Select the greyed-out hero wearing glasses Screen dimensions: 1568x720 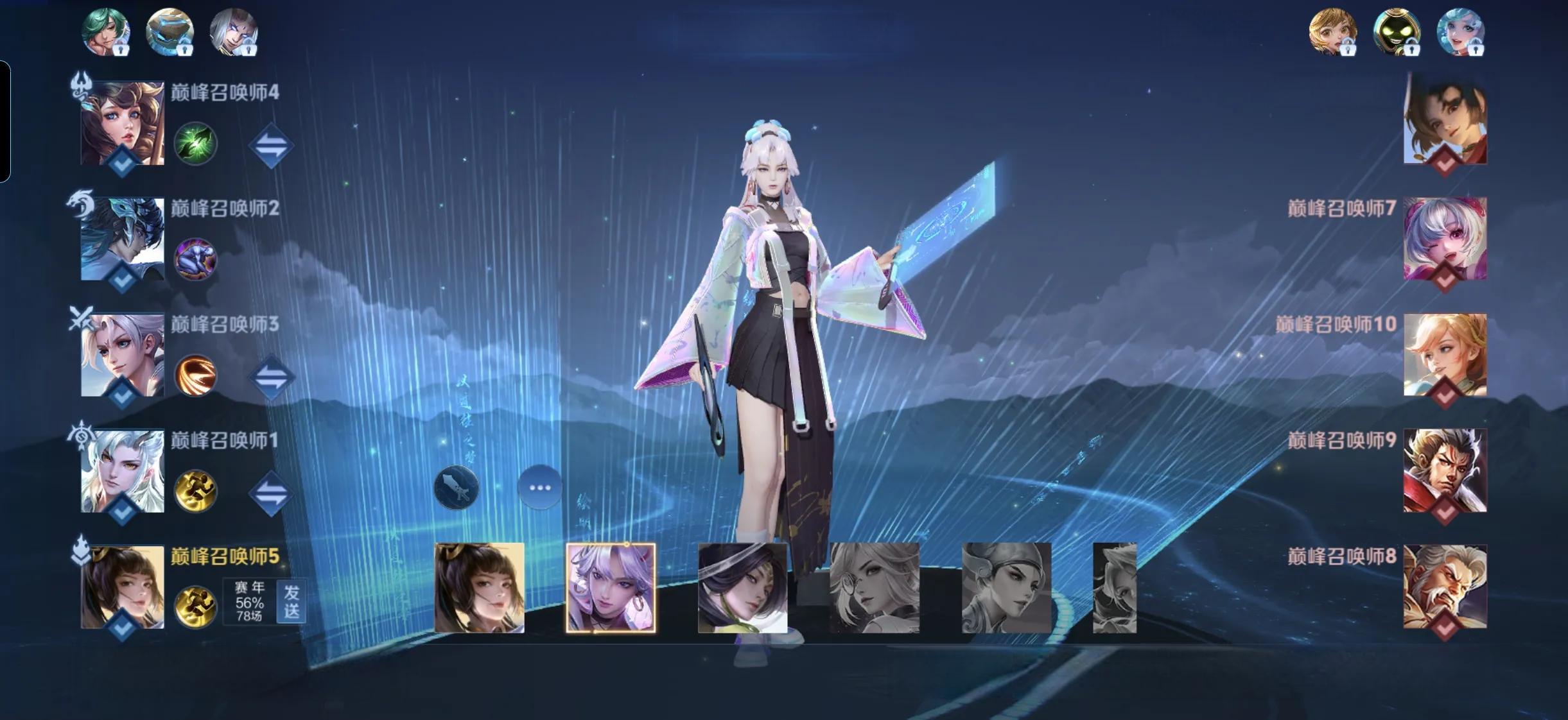(x=875, y=588)
